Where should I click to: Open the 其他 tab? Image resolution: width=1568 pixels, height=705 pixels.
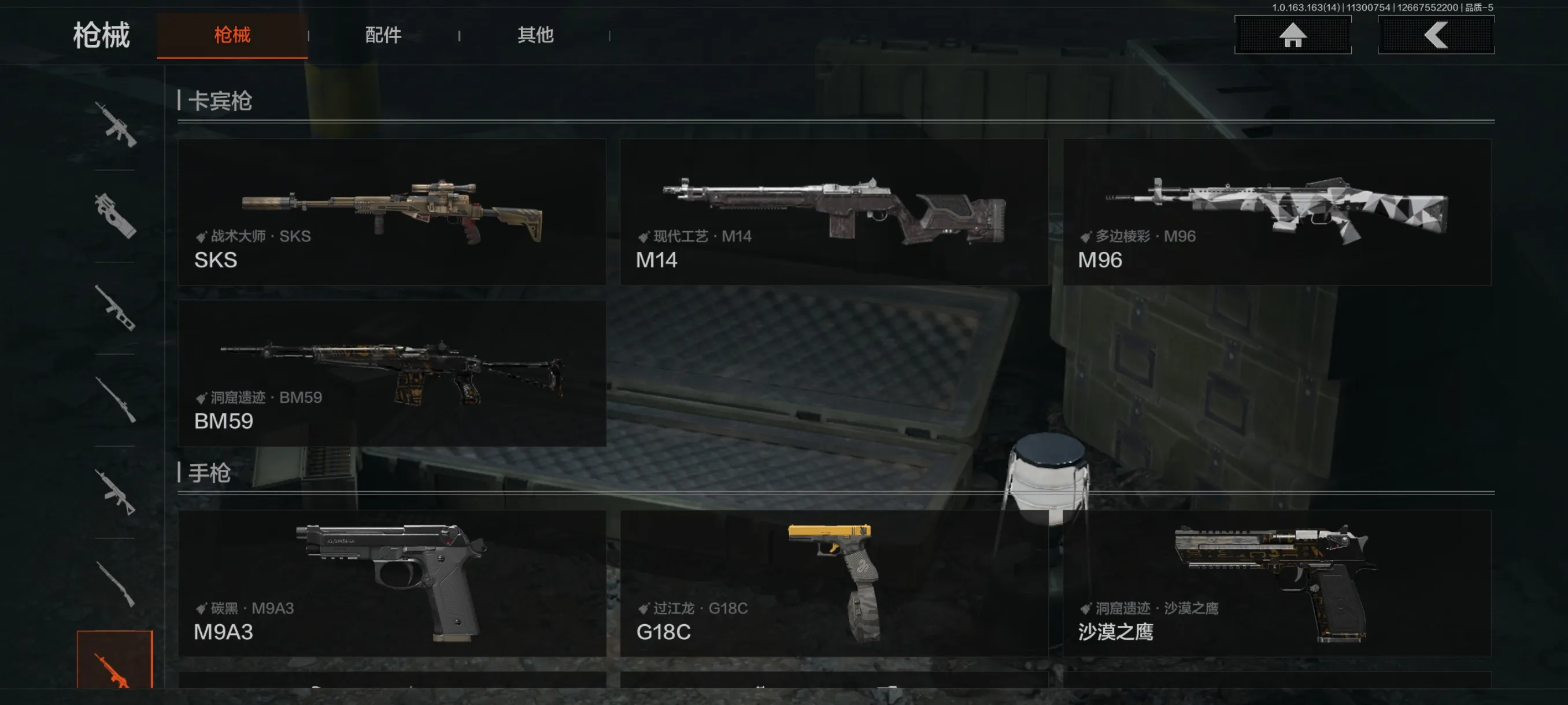535,35
